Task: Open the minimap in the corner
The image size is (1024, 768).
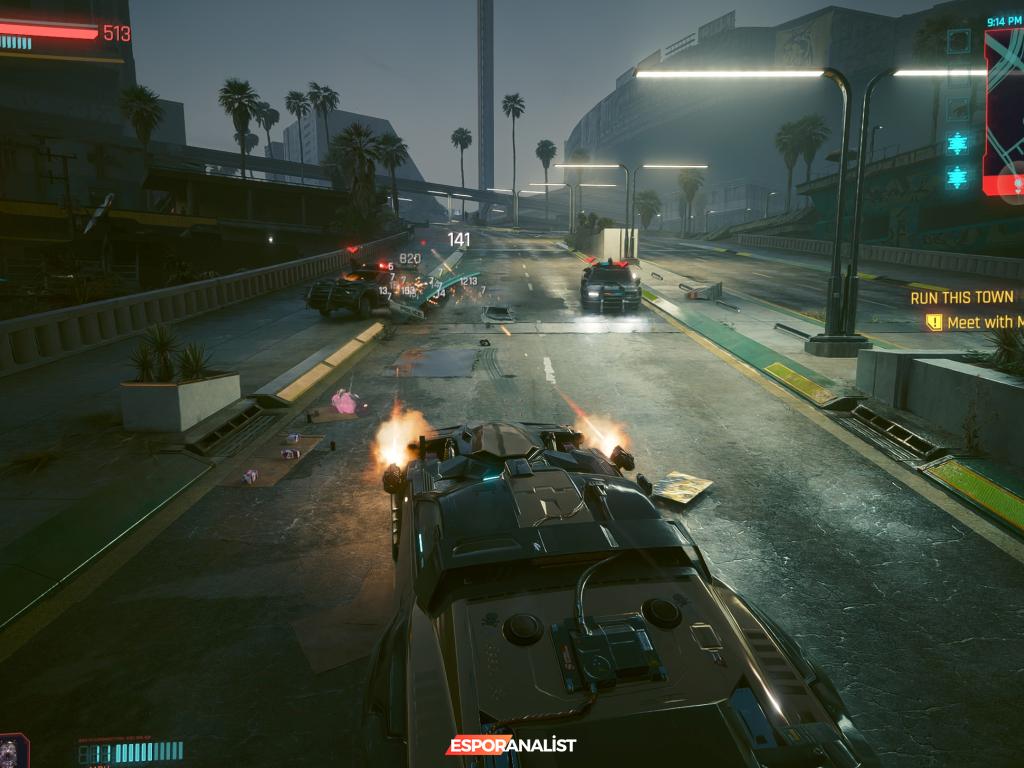Action: pyautogui.click(x=1004, y=110)
